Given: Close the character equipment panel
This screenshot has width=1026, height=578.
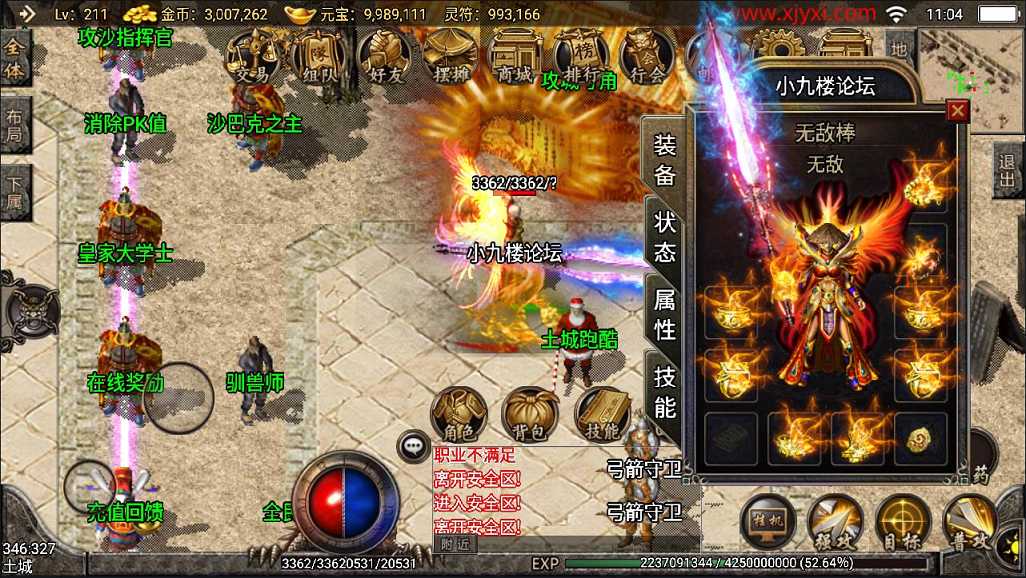Looking at the screenshot, I should [957, 111].
